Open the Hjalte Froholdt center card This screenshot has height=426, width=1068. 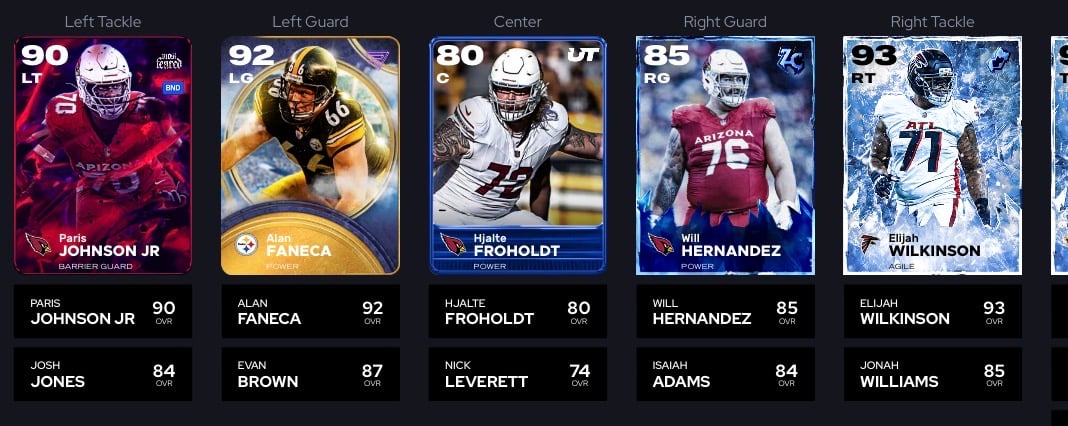(x=518, y=155)
